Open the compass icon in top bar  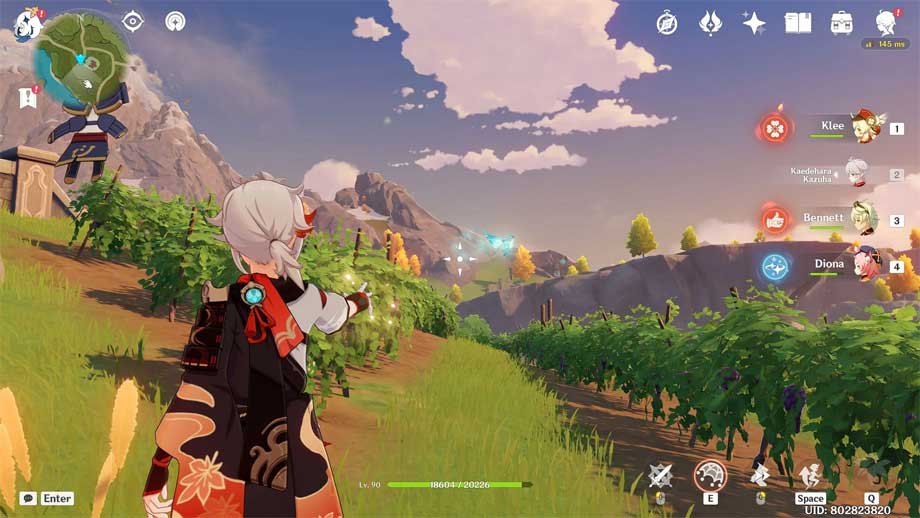(667, 22)
